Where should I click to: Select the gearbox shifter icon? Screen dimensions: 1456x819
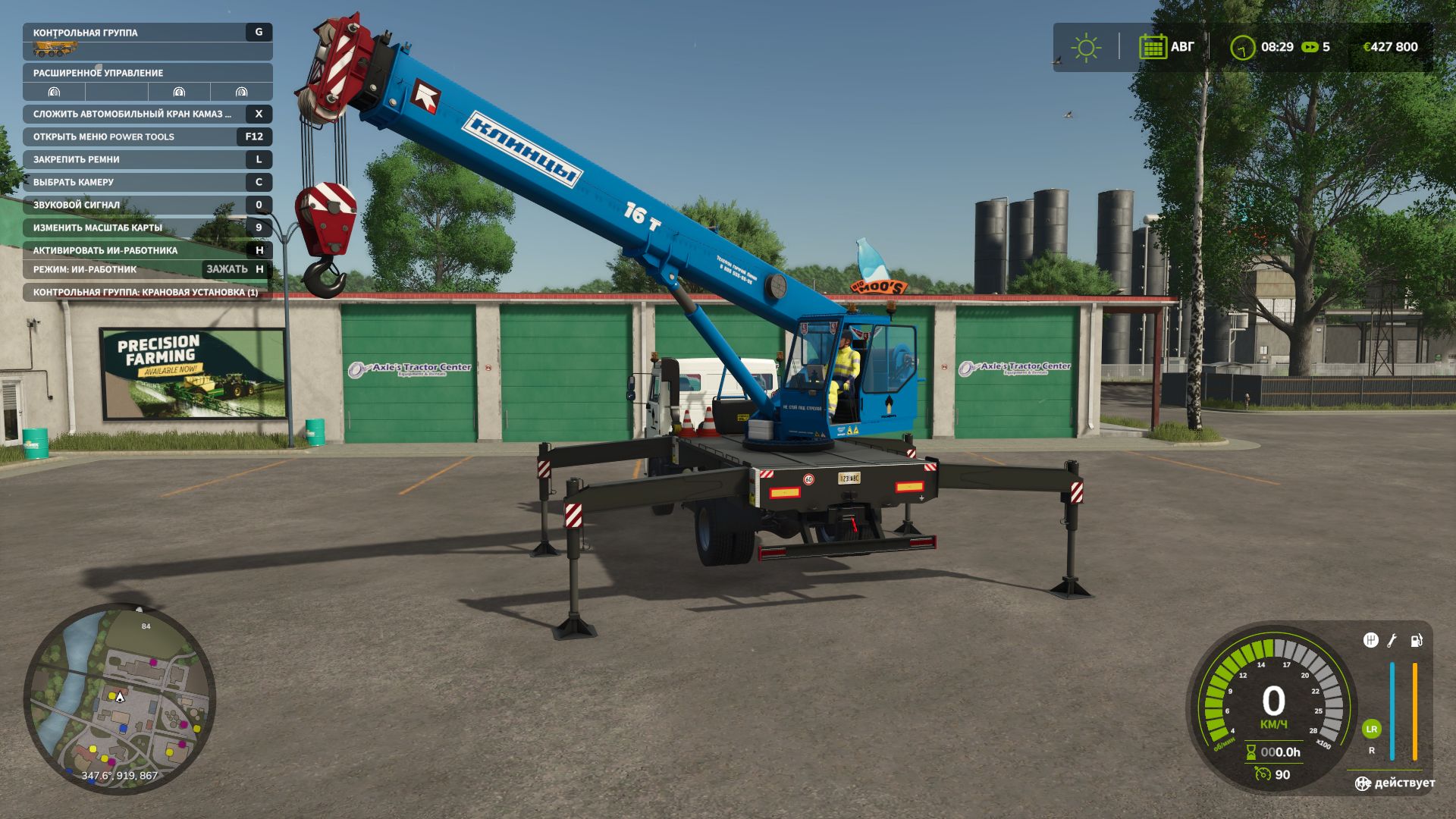click(x=1370, y=640)
